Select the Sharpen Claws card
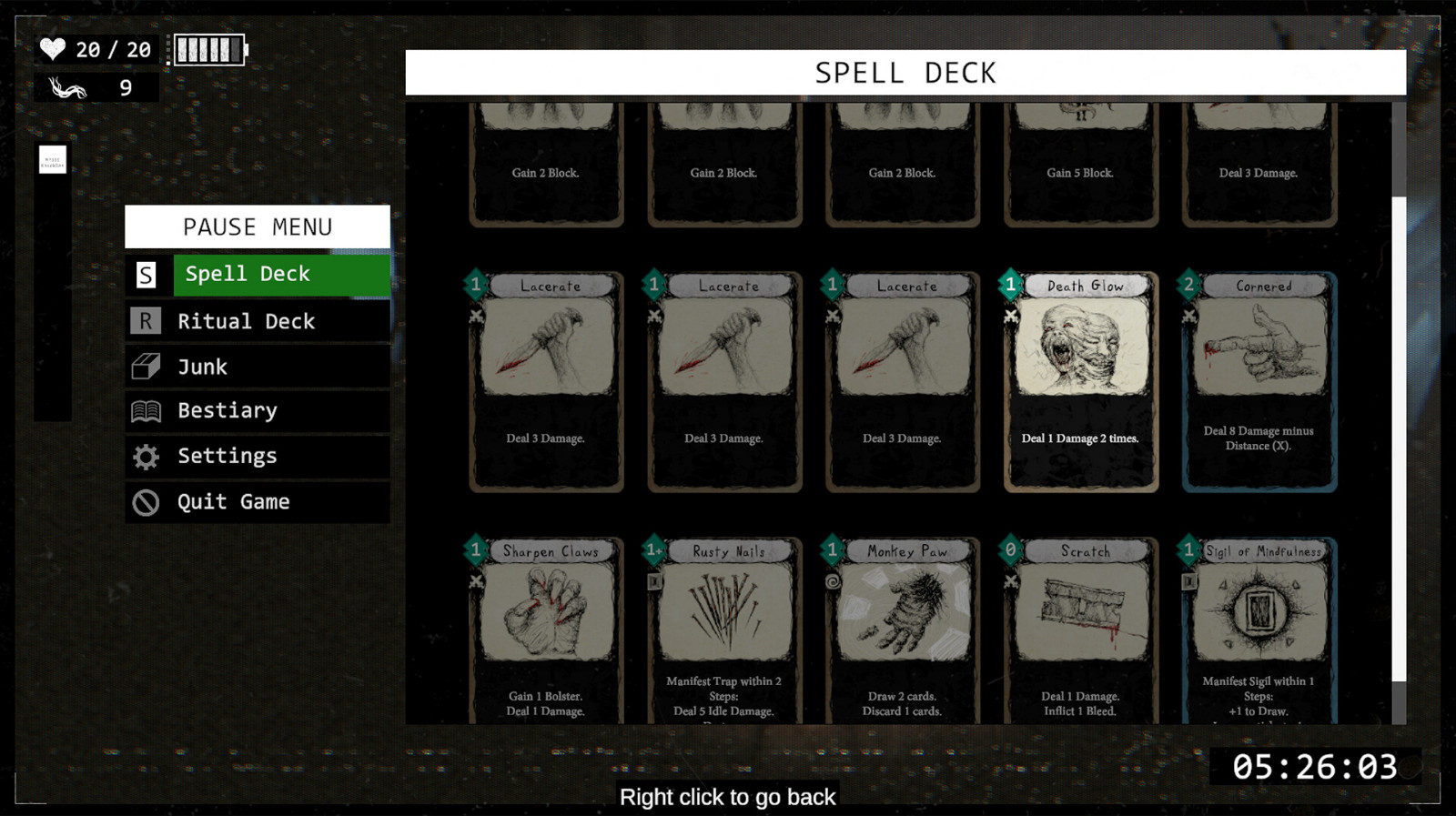This screenshot has height=816, width=1456. (x=546, y=628)
